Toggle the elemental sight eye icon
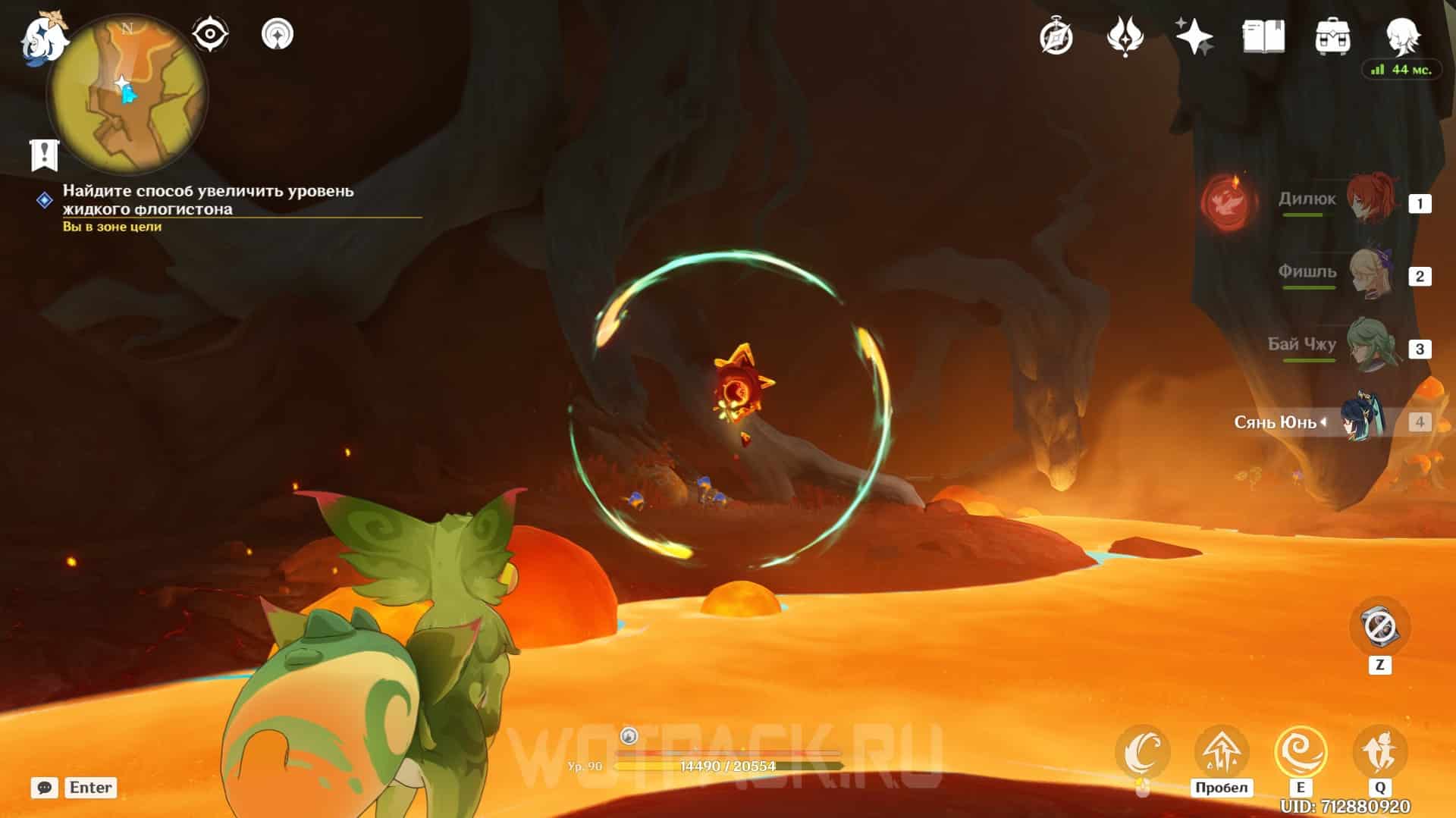The width and height of the screenshot is (1456, 818). tap(209, 35)
